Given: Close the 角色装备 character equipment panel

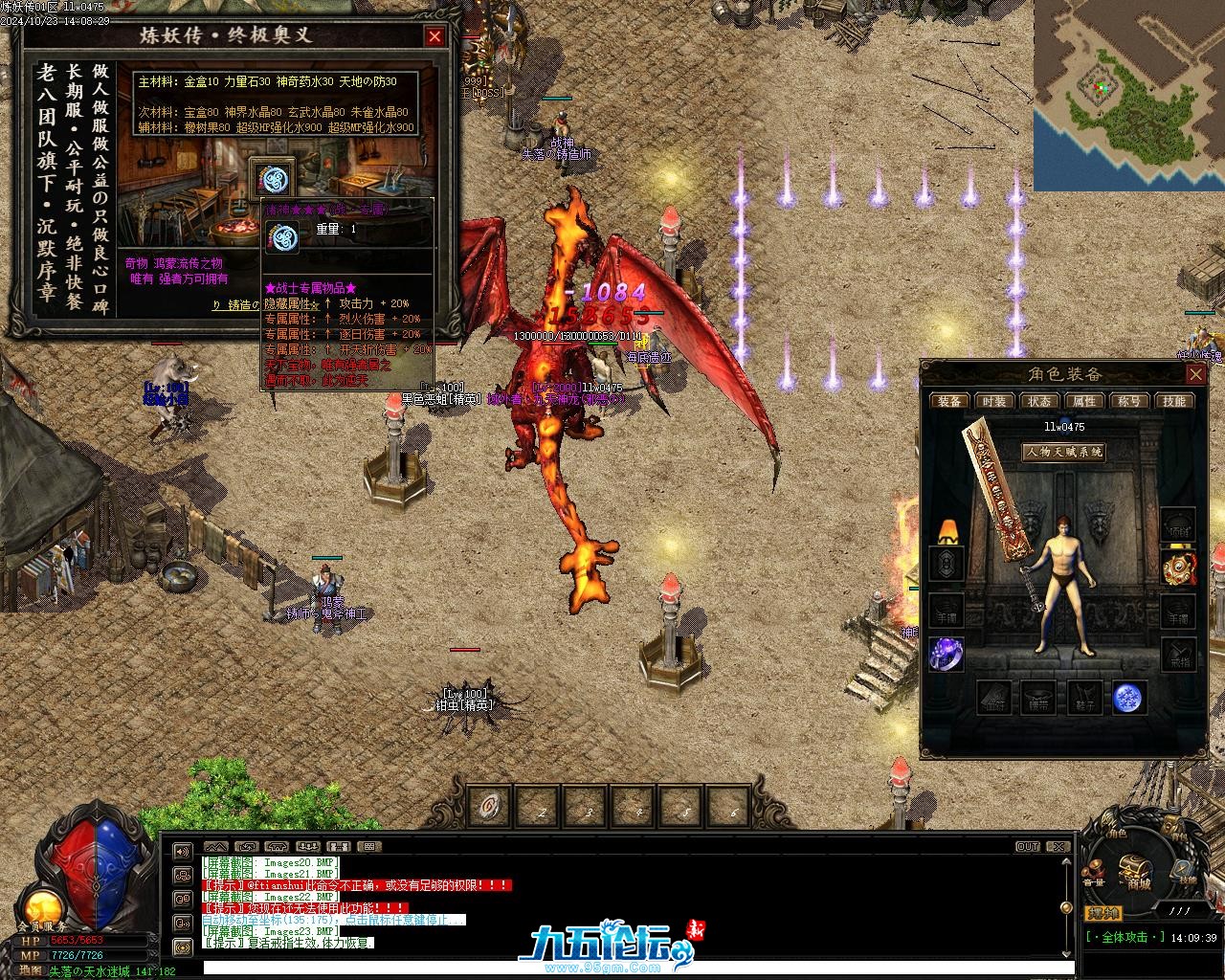Looking at the screenshot, I should tap(1195, 373).
